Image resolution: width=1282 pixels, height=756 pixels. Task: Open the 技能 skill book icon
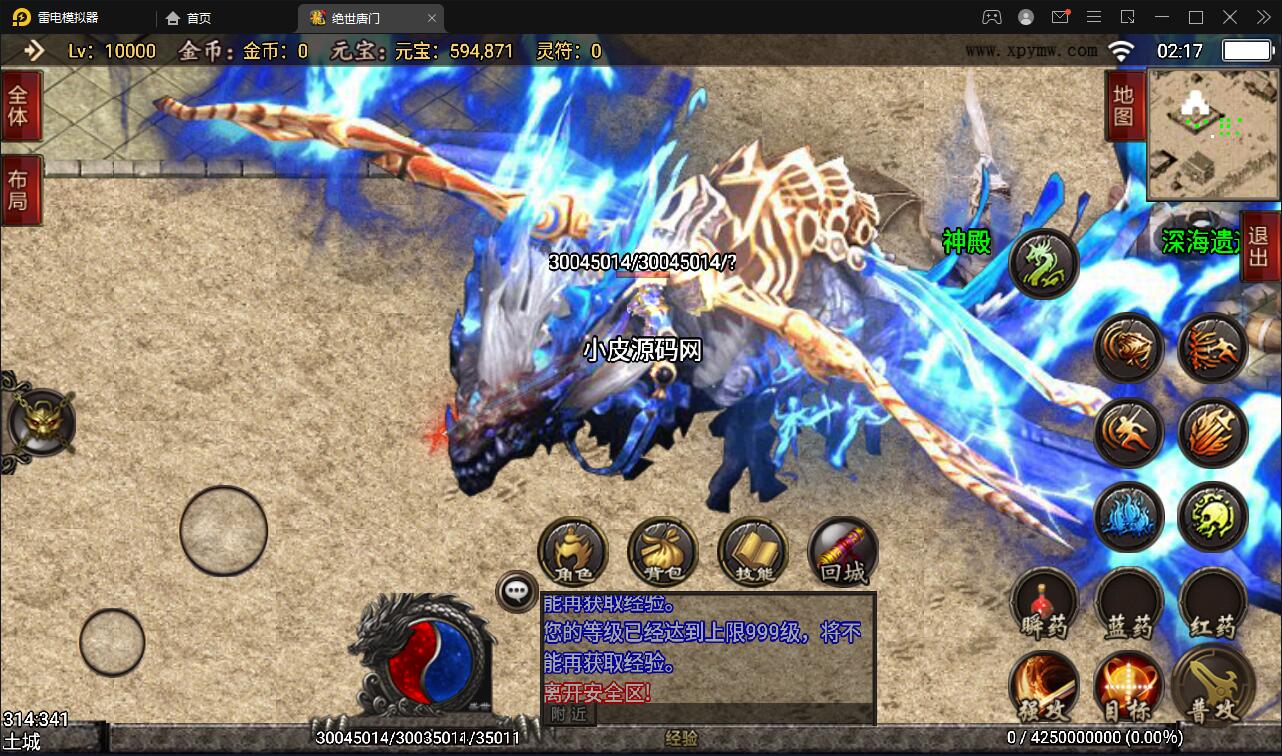[752, 551]
